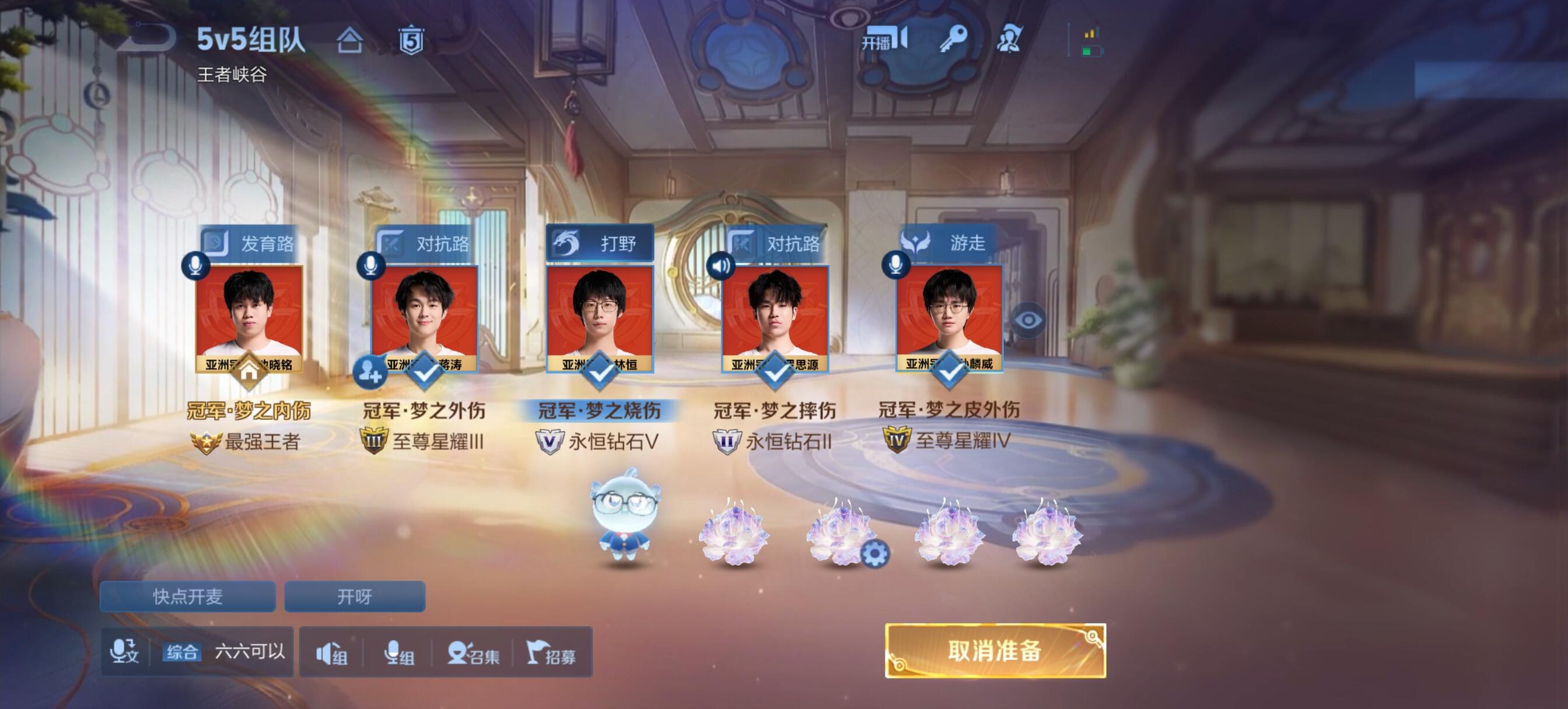Click the key icon in top bar
Image resolution: width=1568 pixels, height=709 pixels.
coord(953,40)
